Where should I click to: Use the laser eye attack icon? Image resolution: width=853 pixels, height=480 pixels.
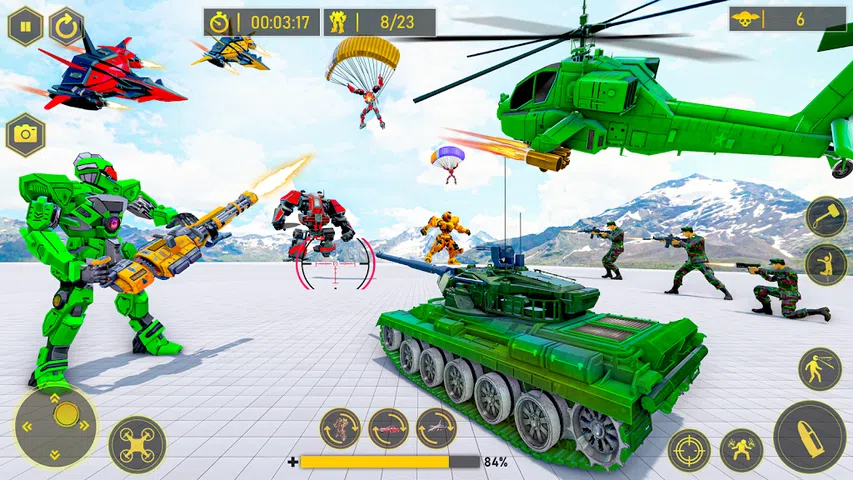(x=819, y=369)
